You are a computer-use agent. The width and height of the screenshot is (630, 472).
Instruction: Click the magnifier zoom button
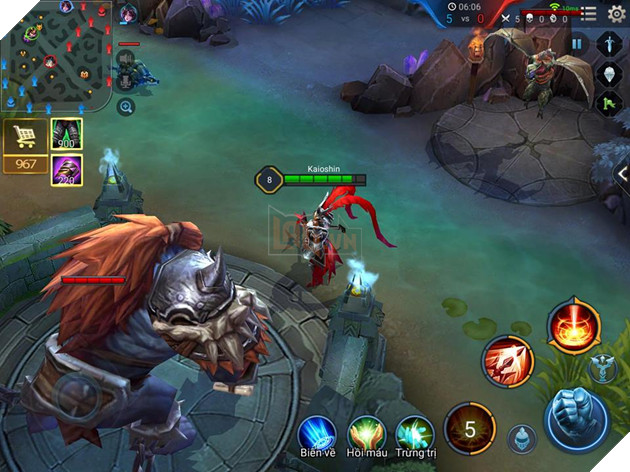tap(126, 106)
